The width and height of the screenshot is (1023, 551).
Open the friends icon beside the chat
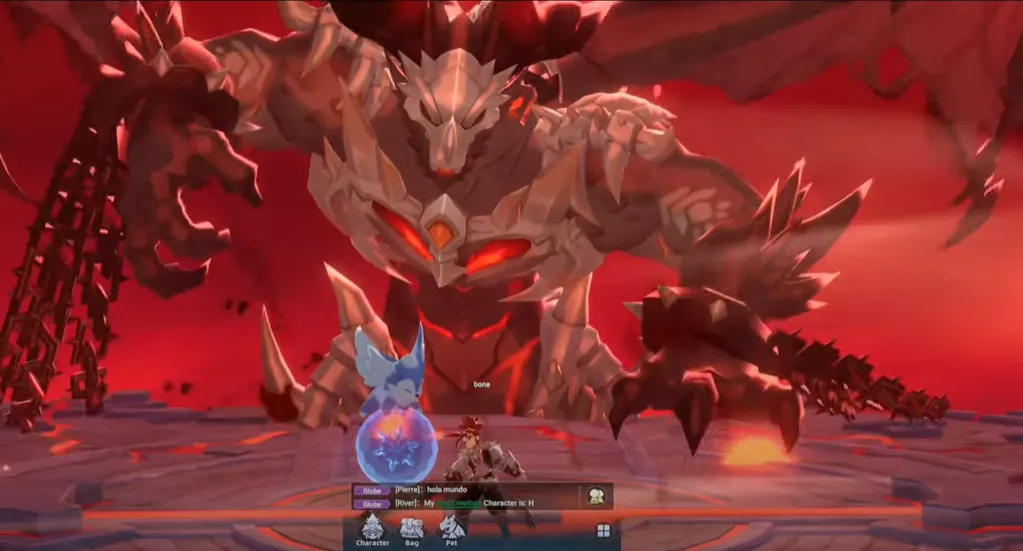point(596,495)
